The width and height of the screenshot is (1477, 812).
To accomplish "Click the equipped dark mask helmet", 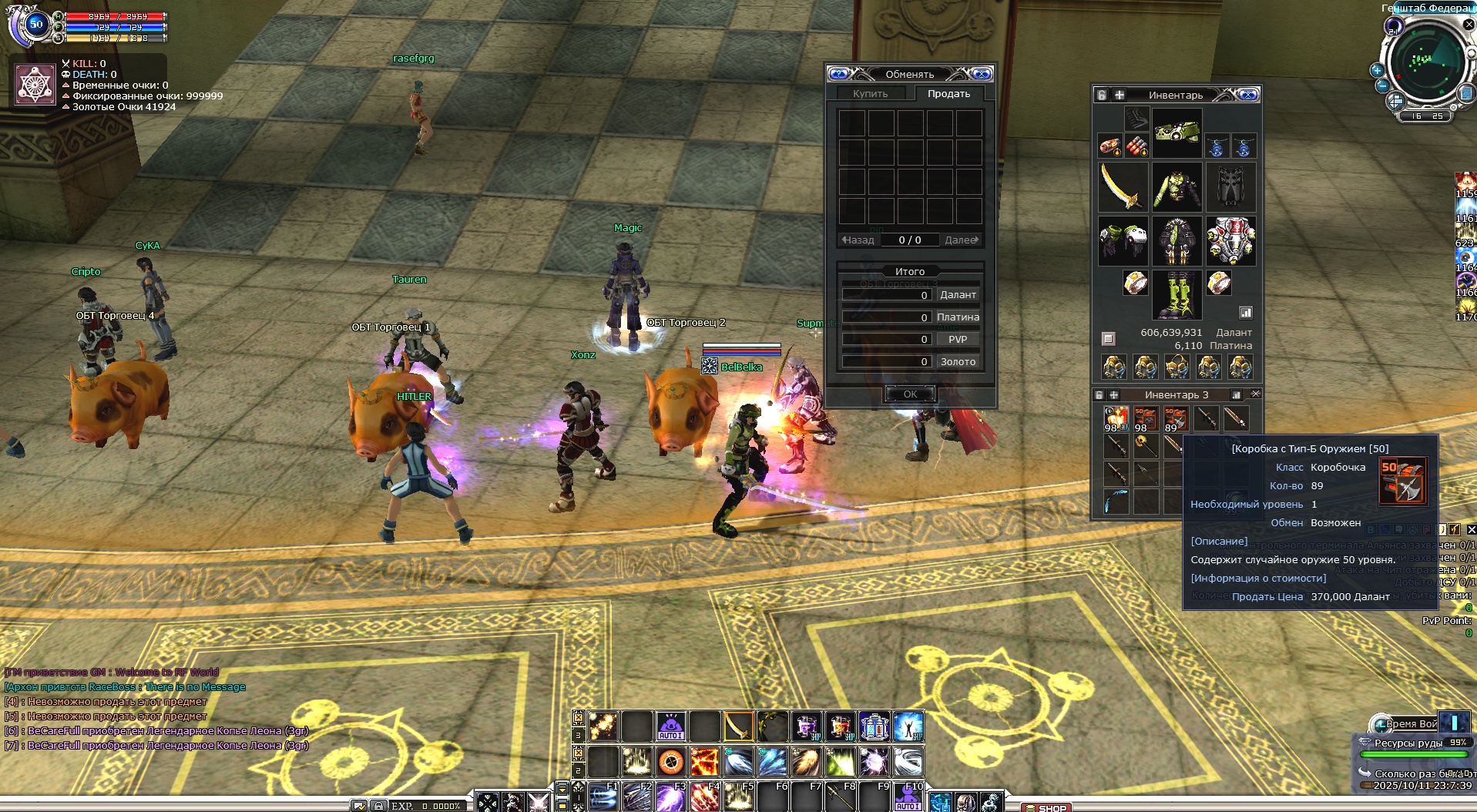I will point(1230,187).
